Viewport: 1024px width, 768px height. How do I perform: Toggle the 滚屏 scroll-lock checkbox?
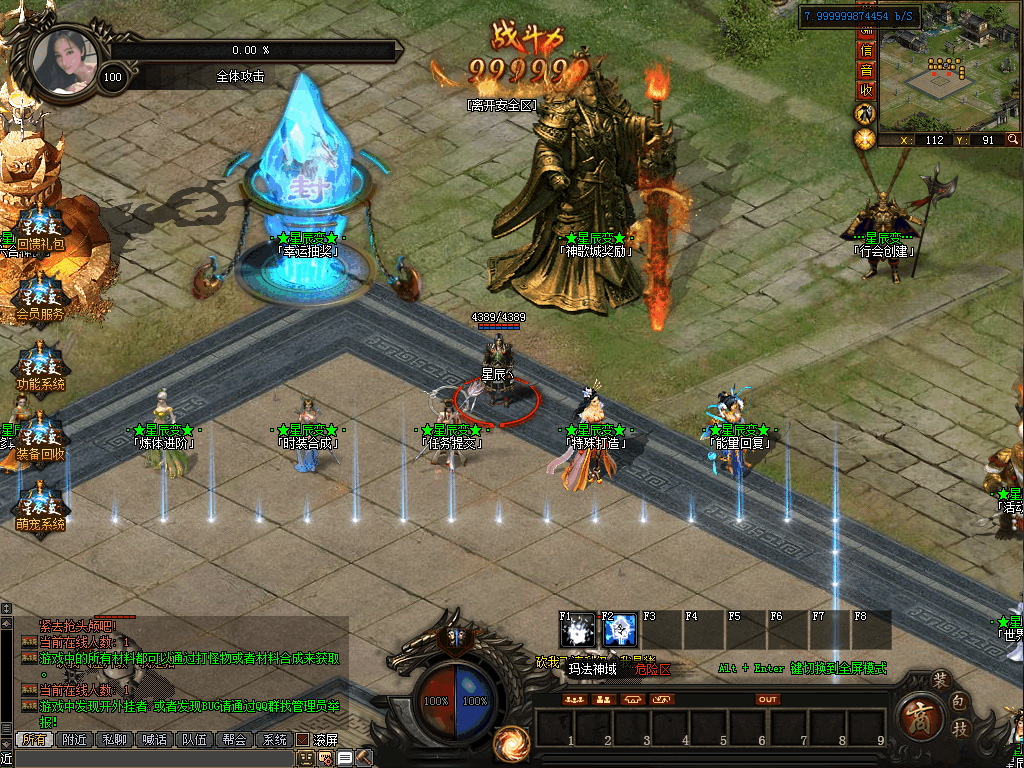302,740
